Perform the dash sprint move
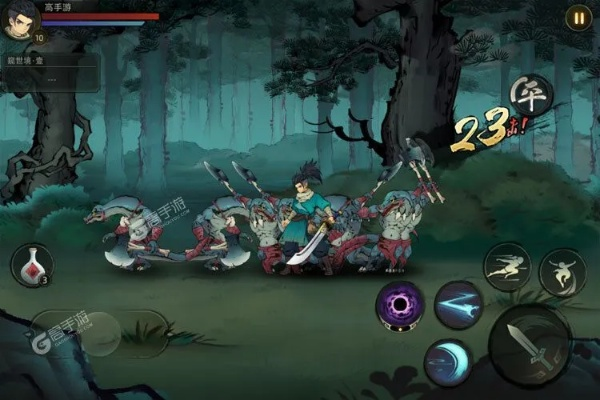Viewport: 600px width, 400px height. (506, 267)
